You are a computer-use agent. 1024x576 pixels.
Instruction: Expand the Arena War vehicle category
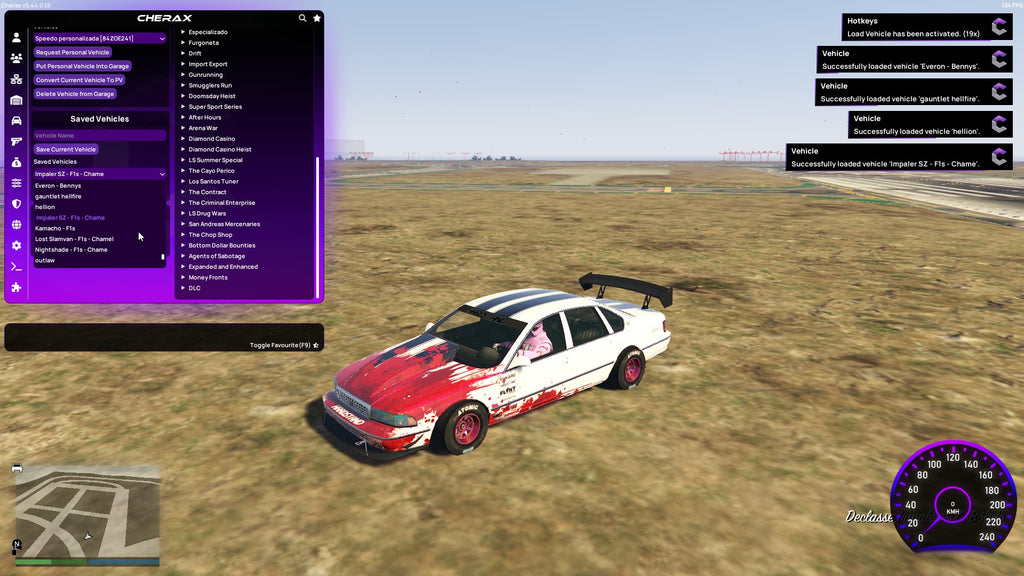click(205, 128)
